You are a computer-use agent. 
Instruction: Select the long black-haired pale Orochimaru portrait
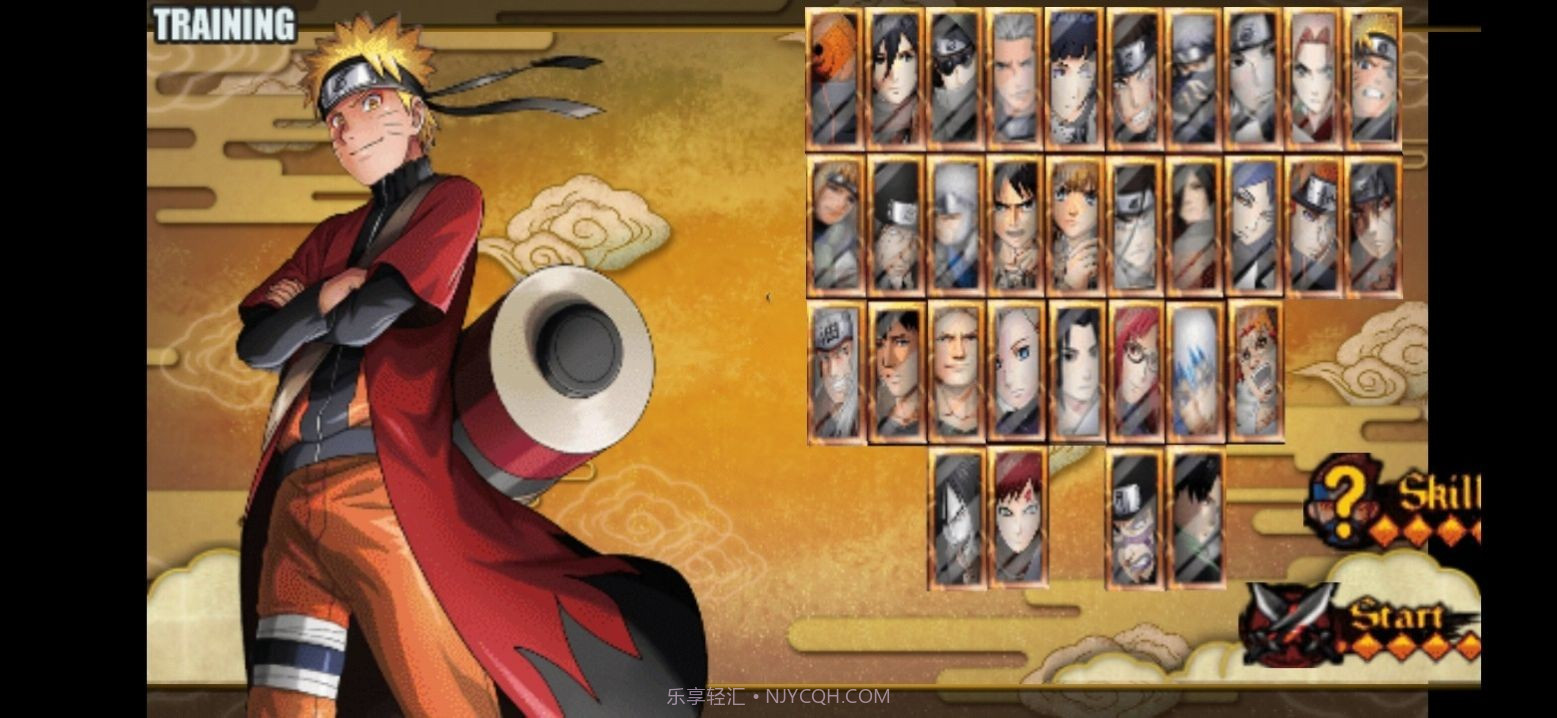pos(1194,227)
